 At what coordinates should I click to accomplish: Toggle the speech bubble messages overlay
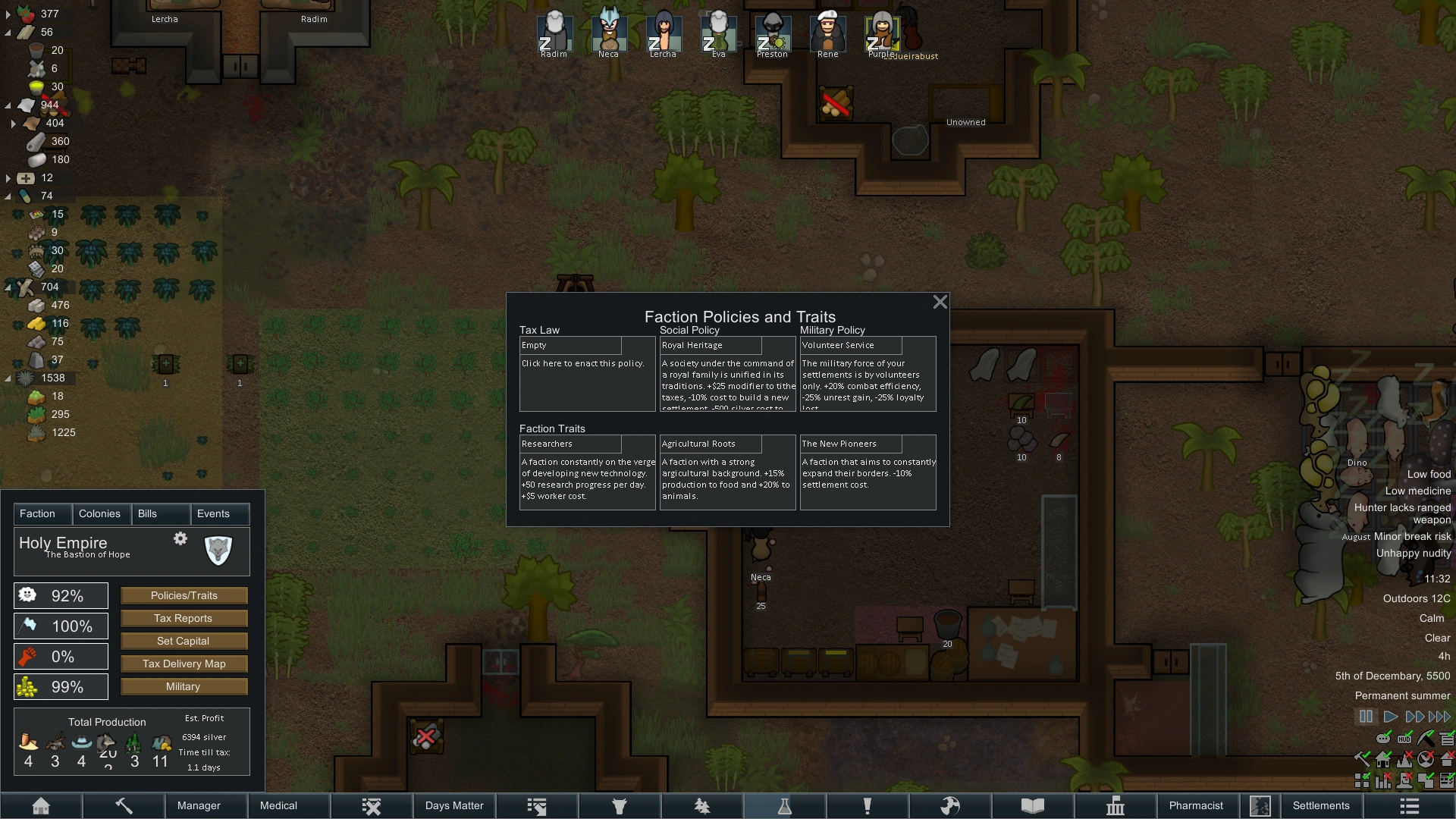point(1383,739)
